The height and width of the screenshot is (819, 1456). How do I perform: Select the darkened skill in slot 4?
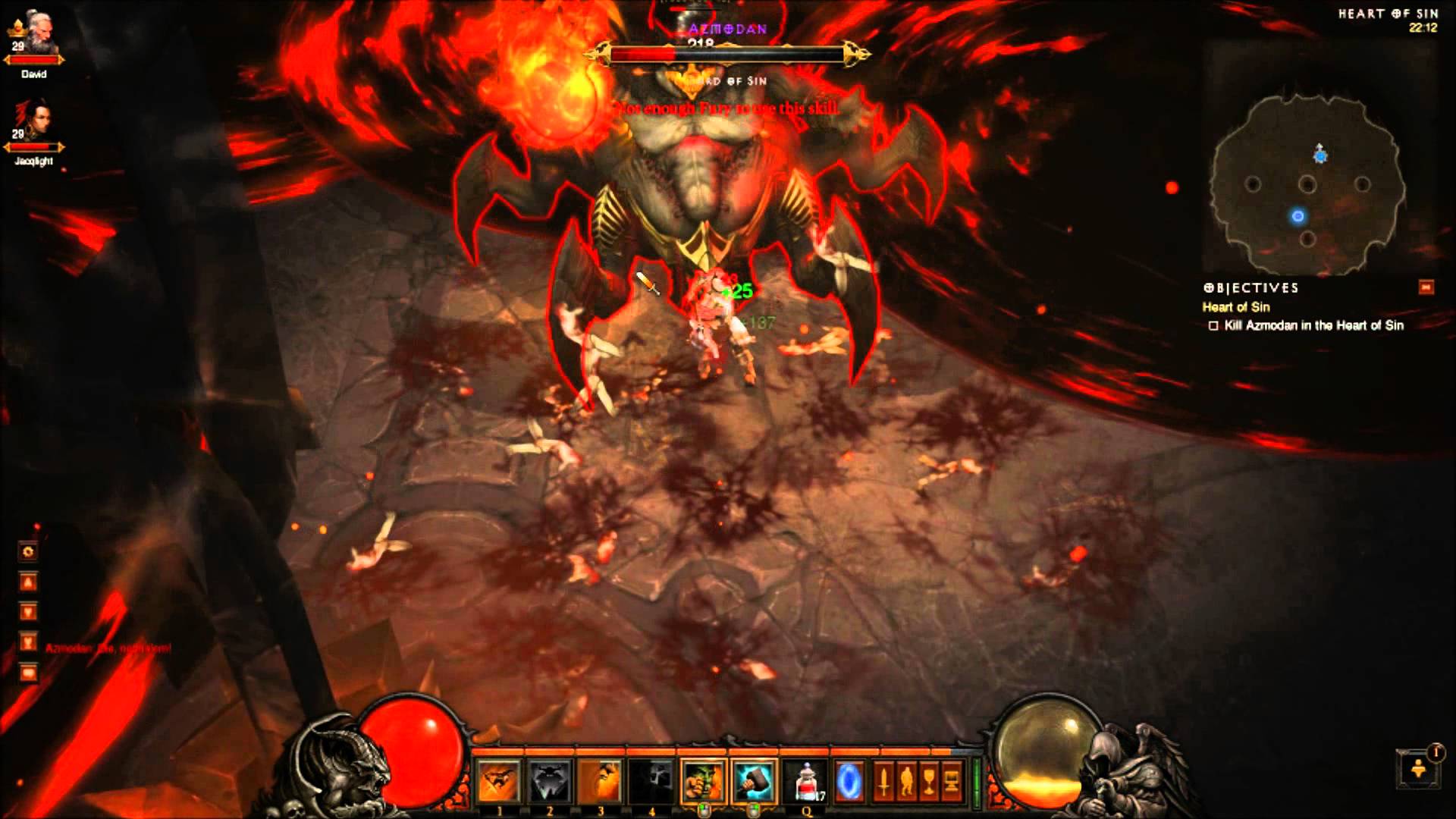pyautogui.click(x=651, y=781)
